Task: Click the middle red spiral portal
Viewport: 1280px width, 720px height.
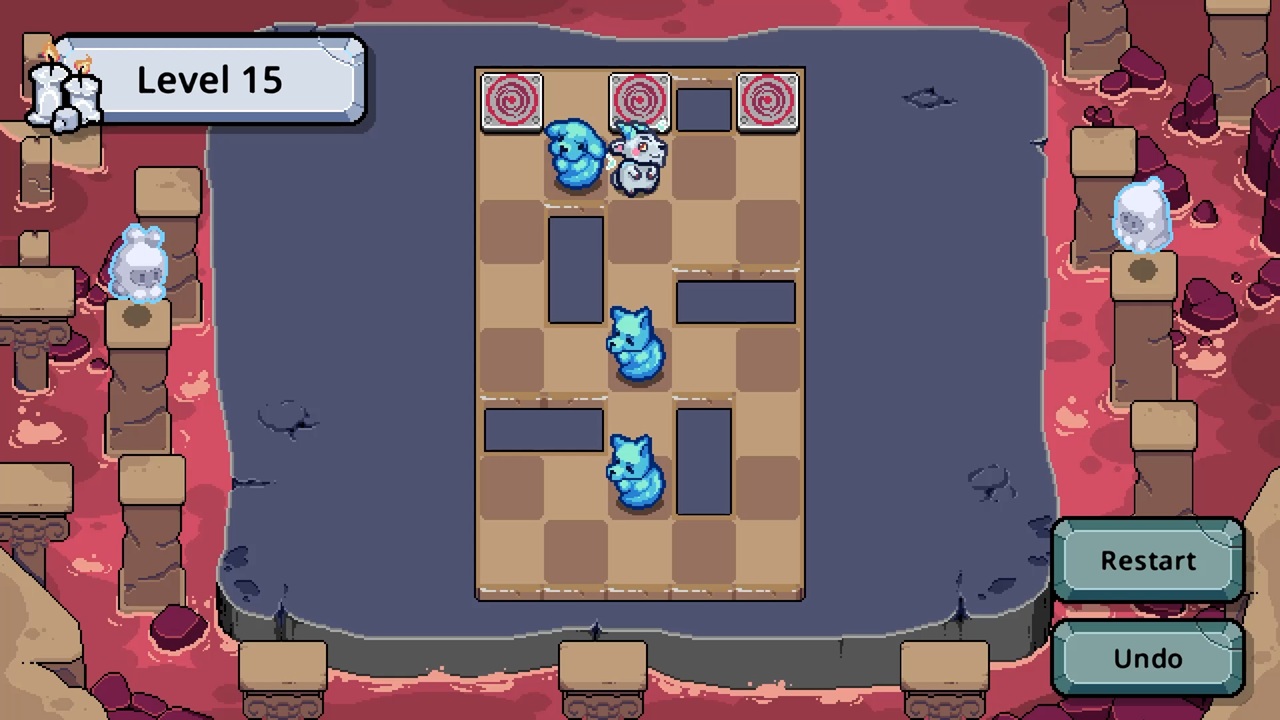Action: click(641, 101)
